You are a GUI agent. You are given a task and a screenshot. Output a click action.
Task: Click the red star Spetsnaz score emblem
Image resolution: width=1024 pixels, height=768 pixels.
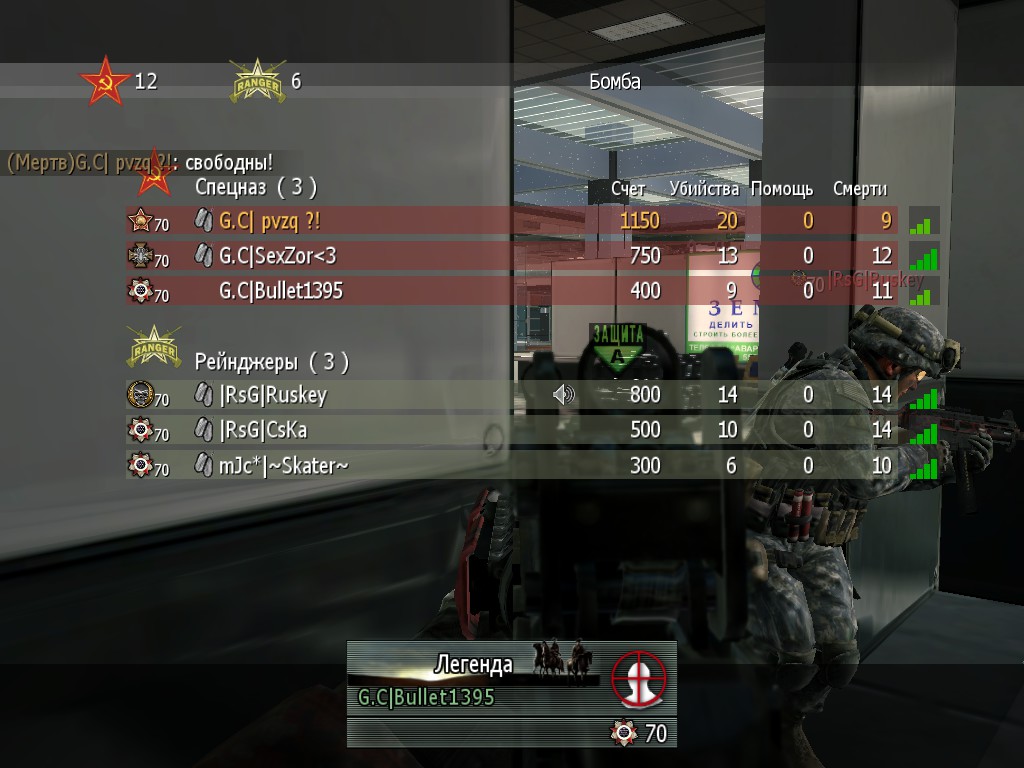[x=105, y=82]
